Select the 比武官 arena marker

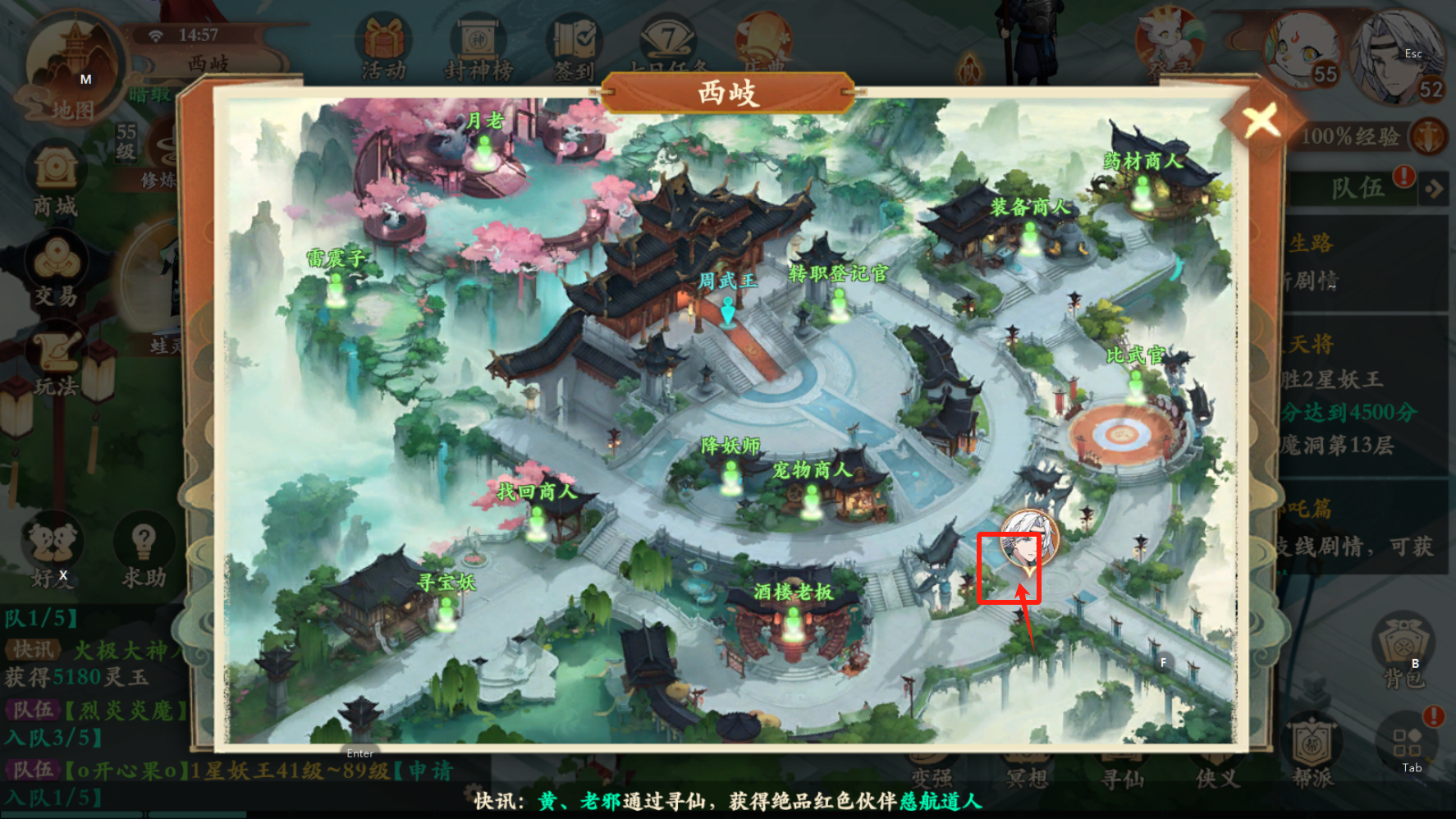[x=1136, y=386]
